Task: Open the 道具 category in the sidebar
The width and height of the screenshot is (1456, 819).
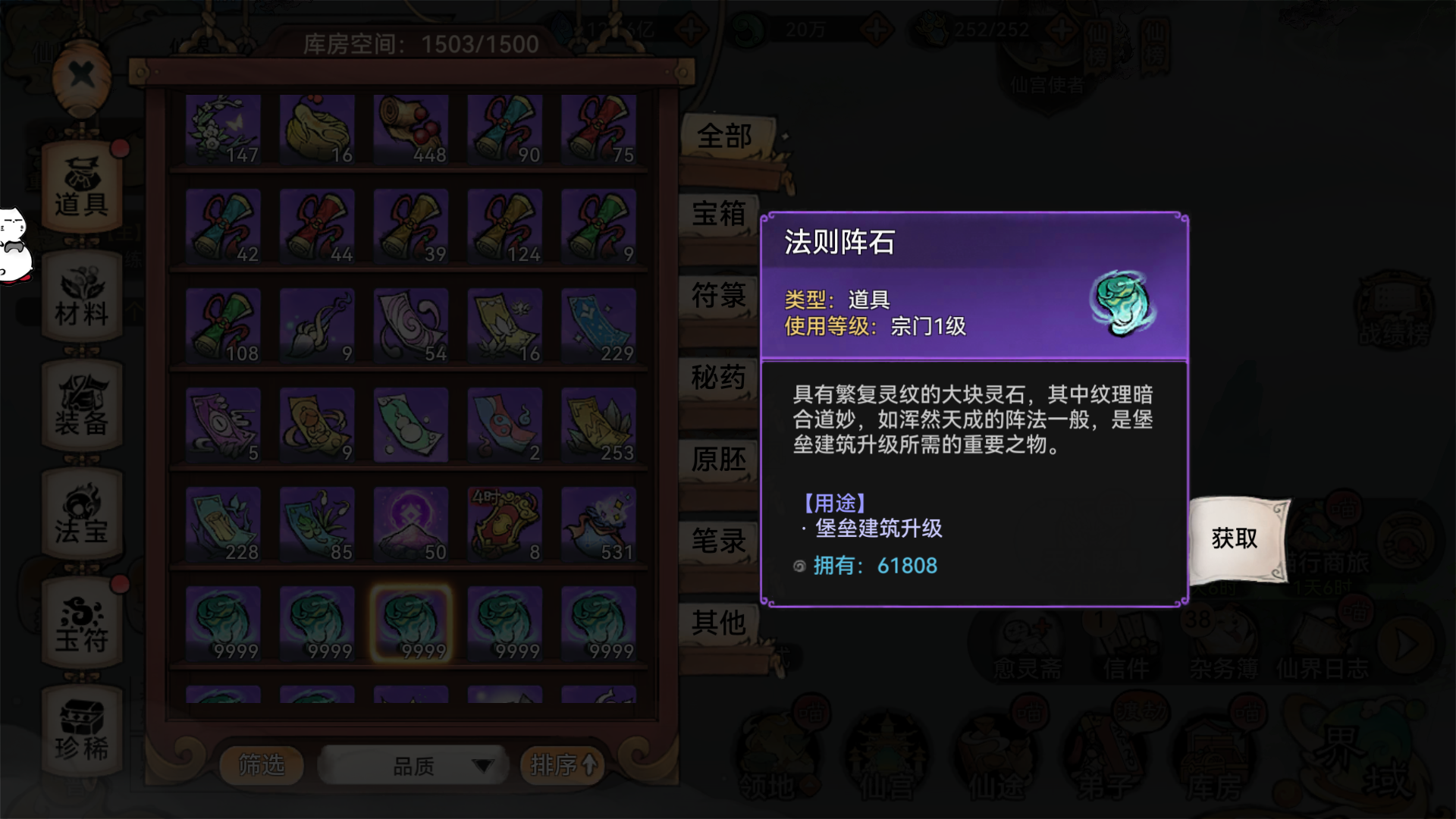Action: (81, 182)
